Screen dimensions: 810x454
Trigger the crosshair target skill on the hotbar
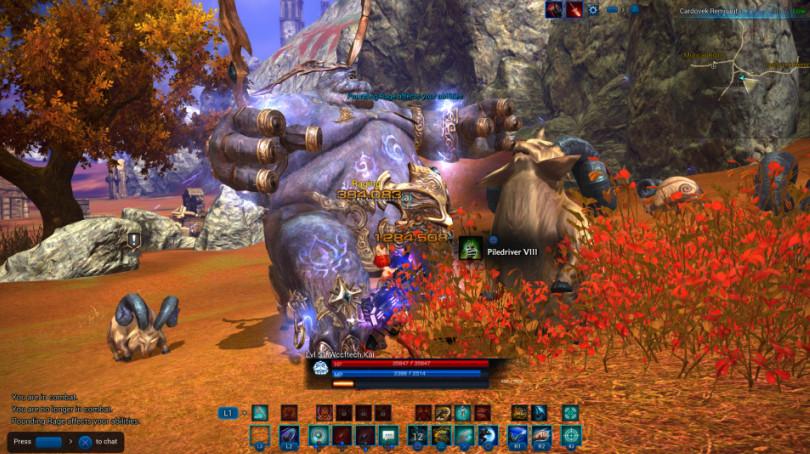[570, 435]
